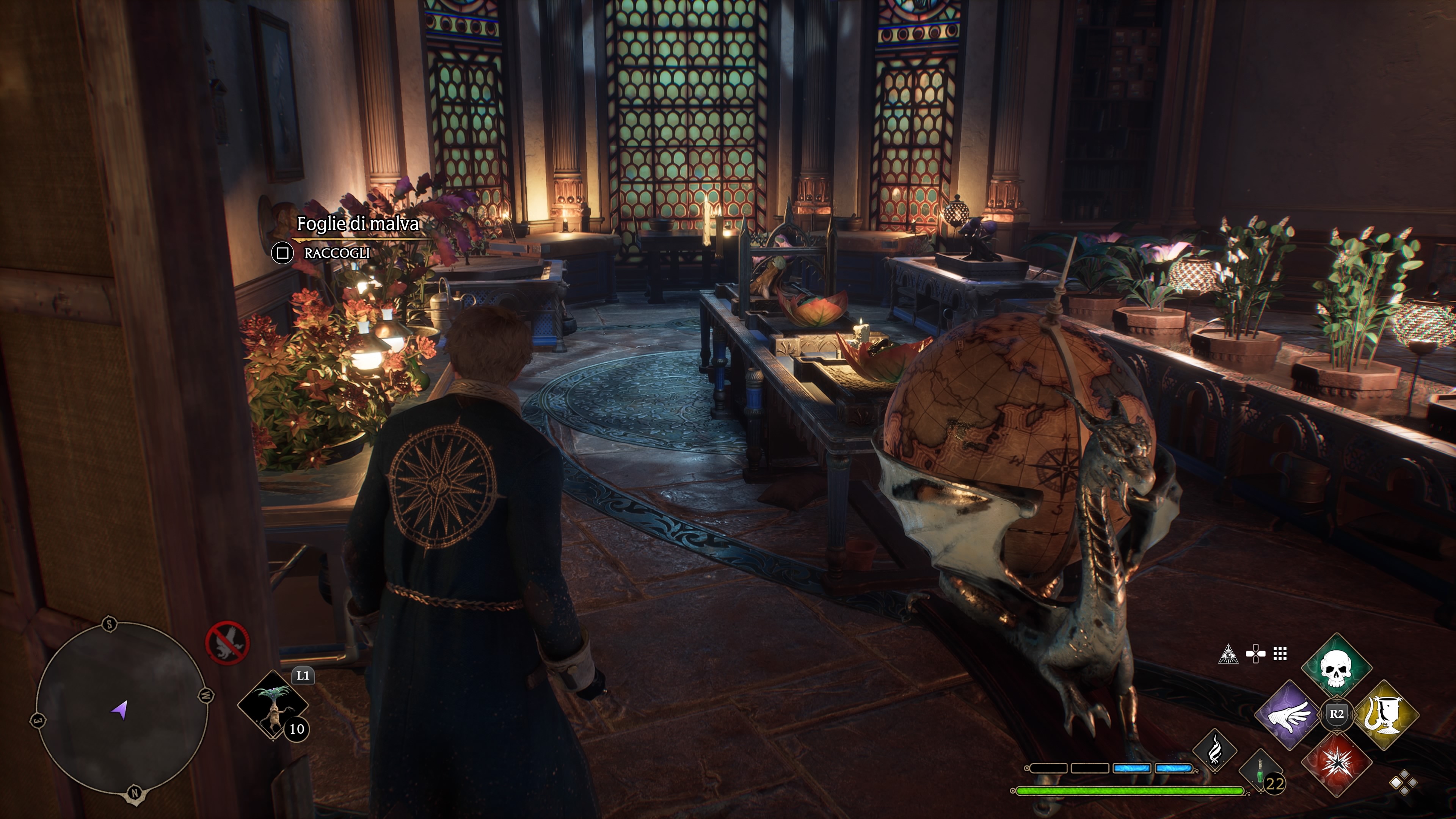Activate the purple hand summoning spell
Viewport: 1456px width, 819px height.
click(1289, 715)
